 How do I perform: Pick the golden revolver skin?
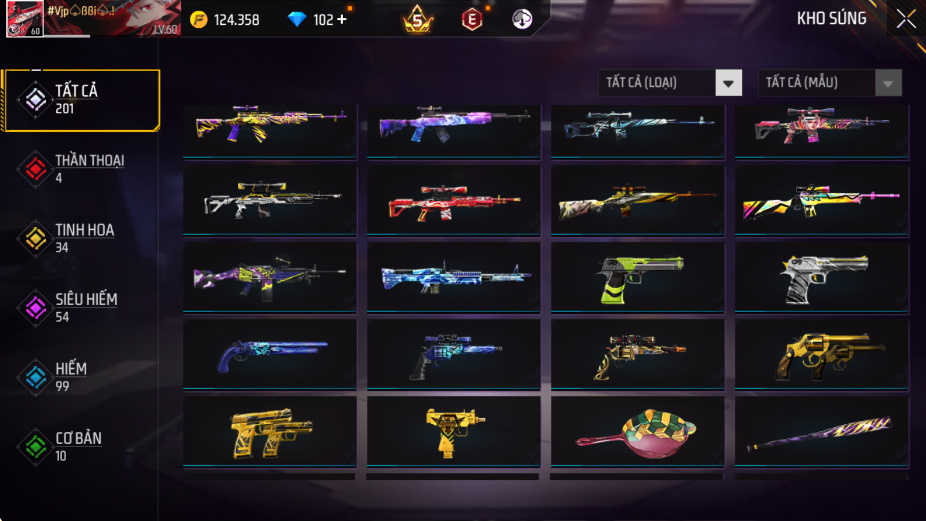coord(821,353)
